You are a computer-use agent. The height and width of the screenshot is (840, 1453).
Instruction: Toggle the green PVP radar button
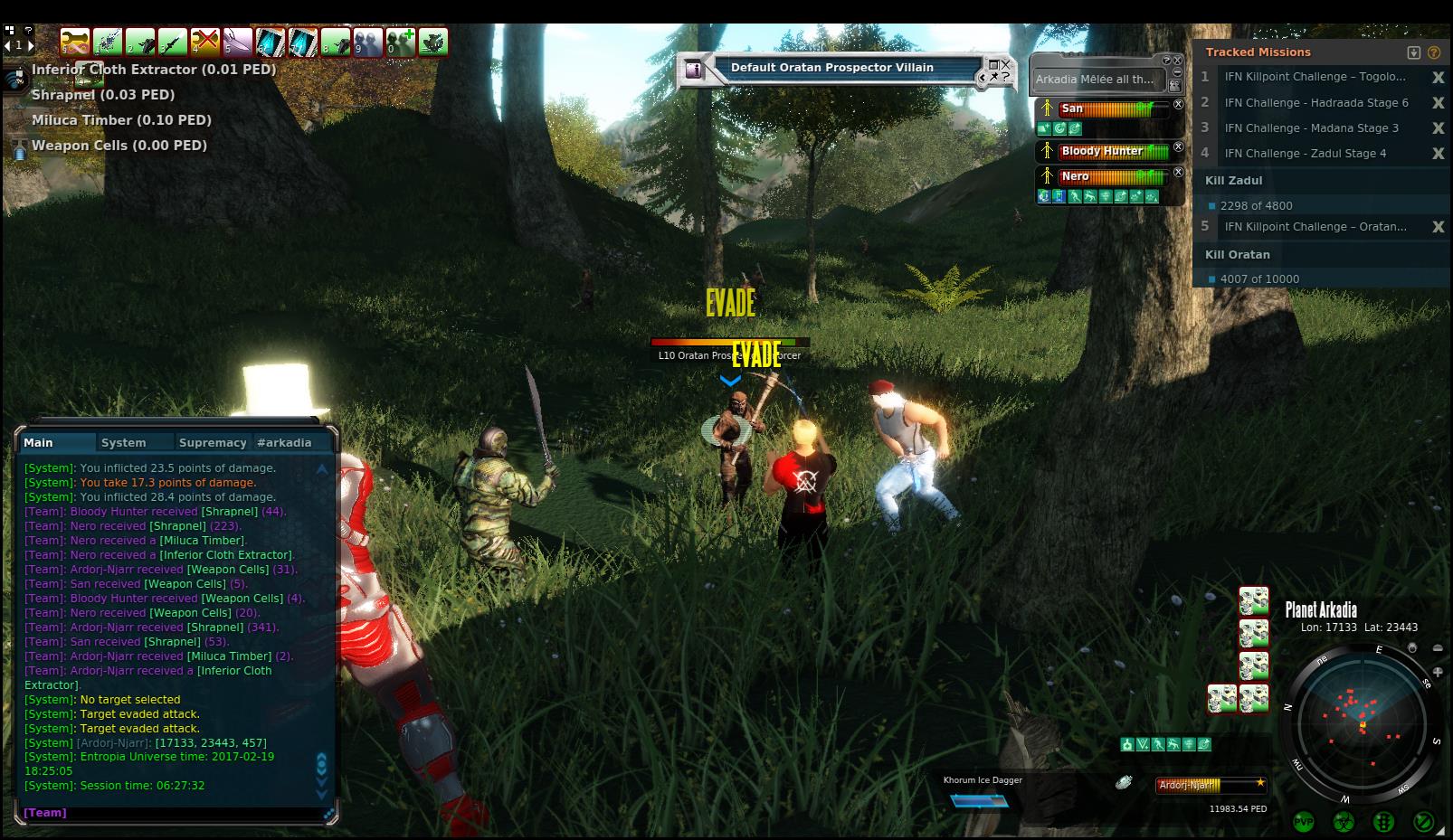pyautogui.click(x=1304, y=822)
